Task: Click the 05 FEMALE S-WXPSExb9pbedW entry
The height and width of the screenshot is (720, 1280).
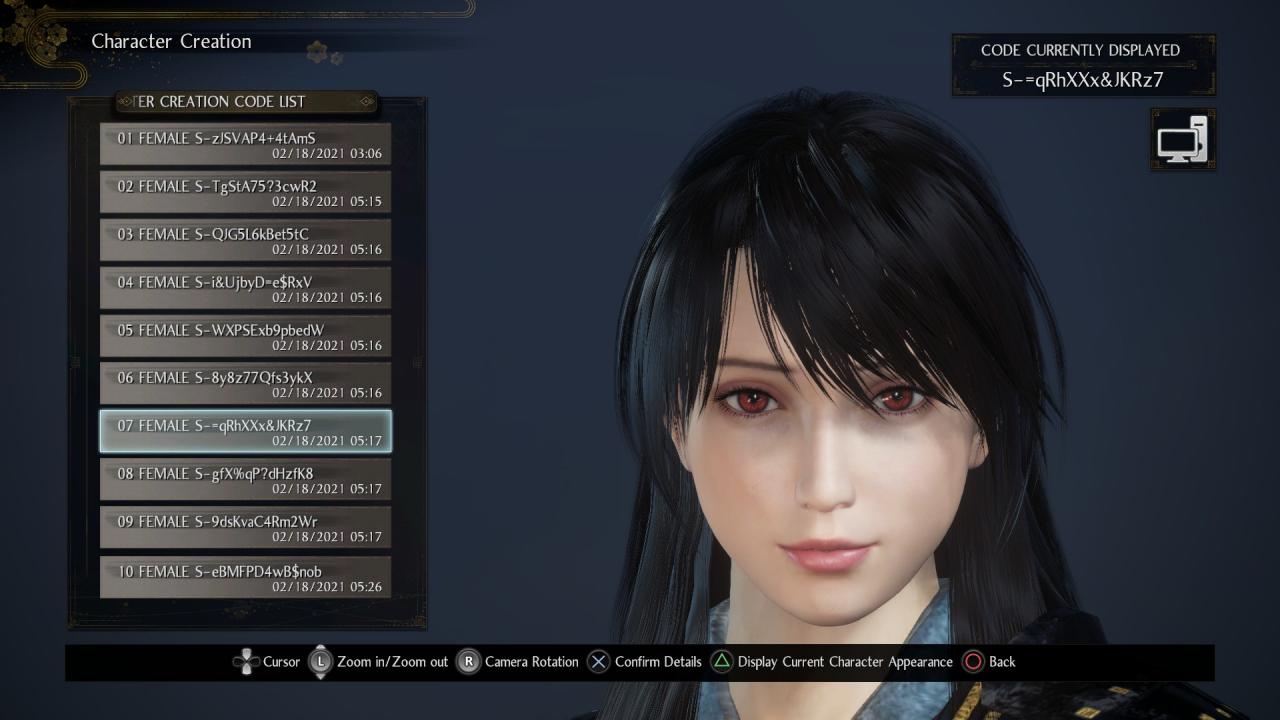Action: pos(245,336)
